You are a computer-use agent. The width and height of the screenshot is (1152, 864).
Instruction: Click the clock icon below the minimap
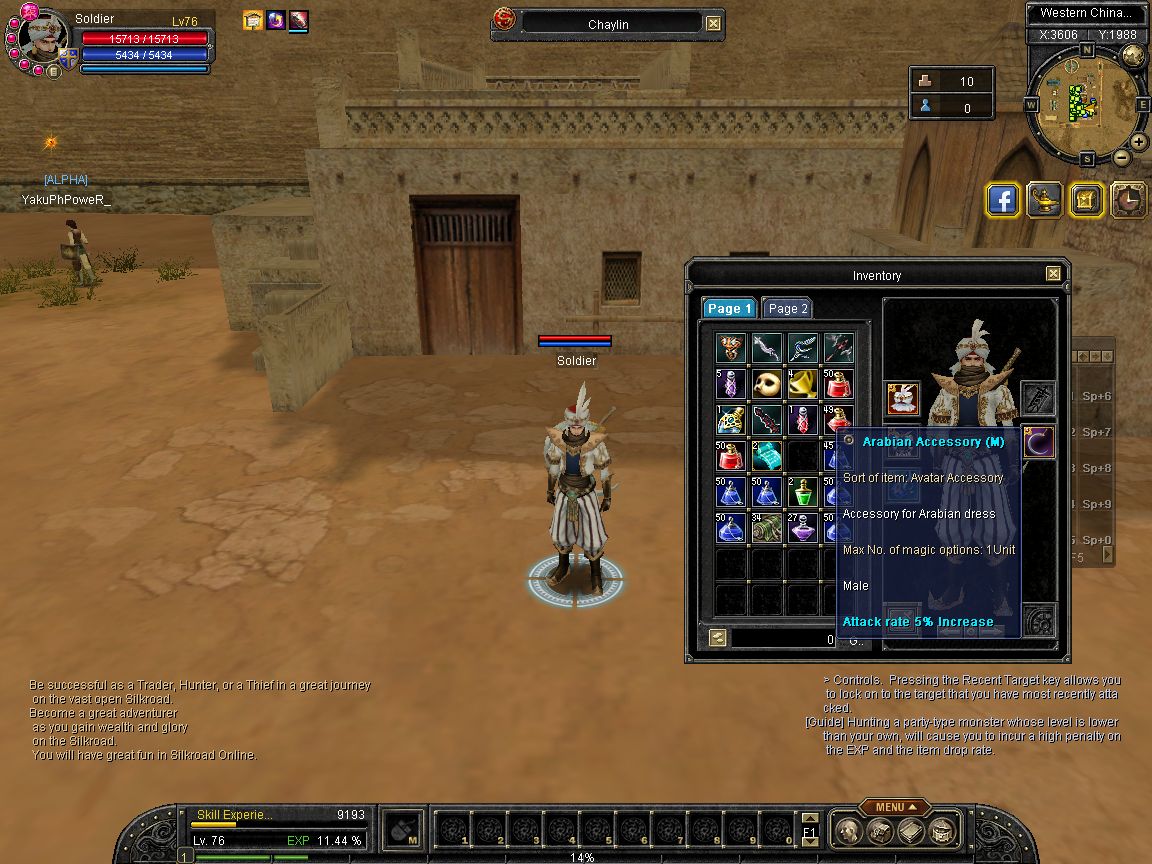pyautogui.click(x=1128, y=200)
